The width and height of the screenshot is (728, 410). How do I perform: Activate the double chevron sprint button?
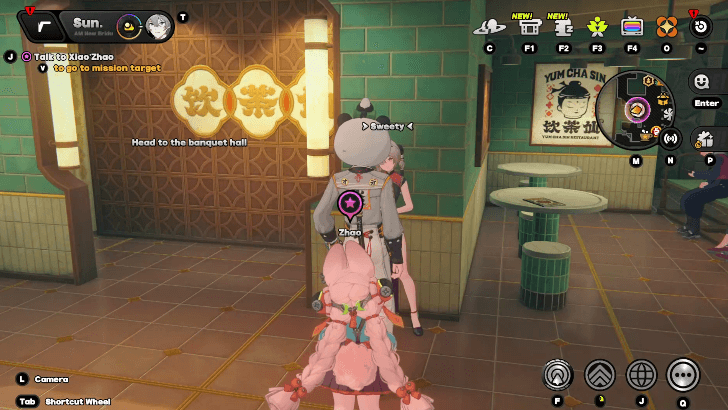600,375
